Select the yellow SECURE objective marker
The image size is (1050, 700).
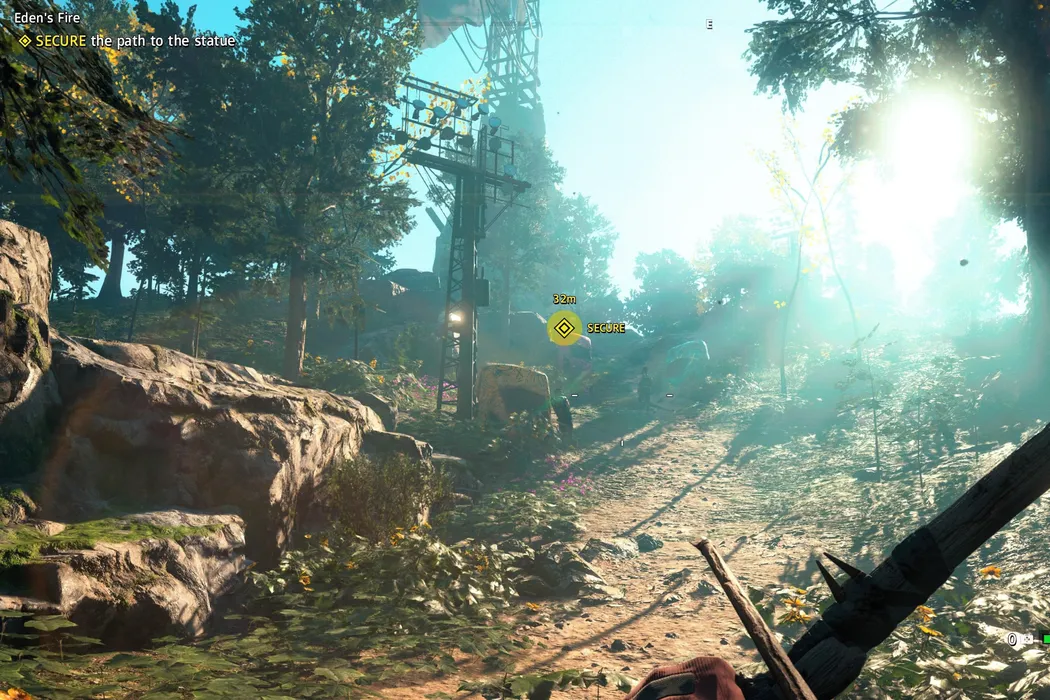[x=565, y=327]
